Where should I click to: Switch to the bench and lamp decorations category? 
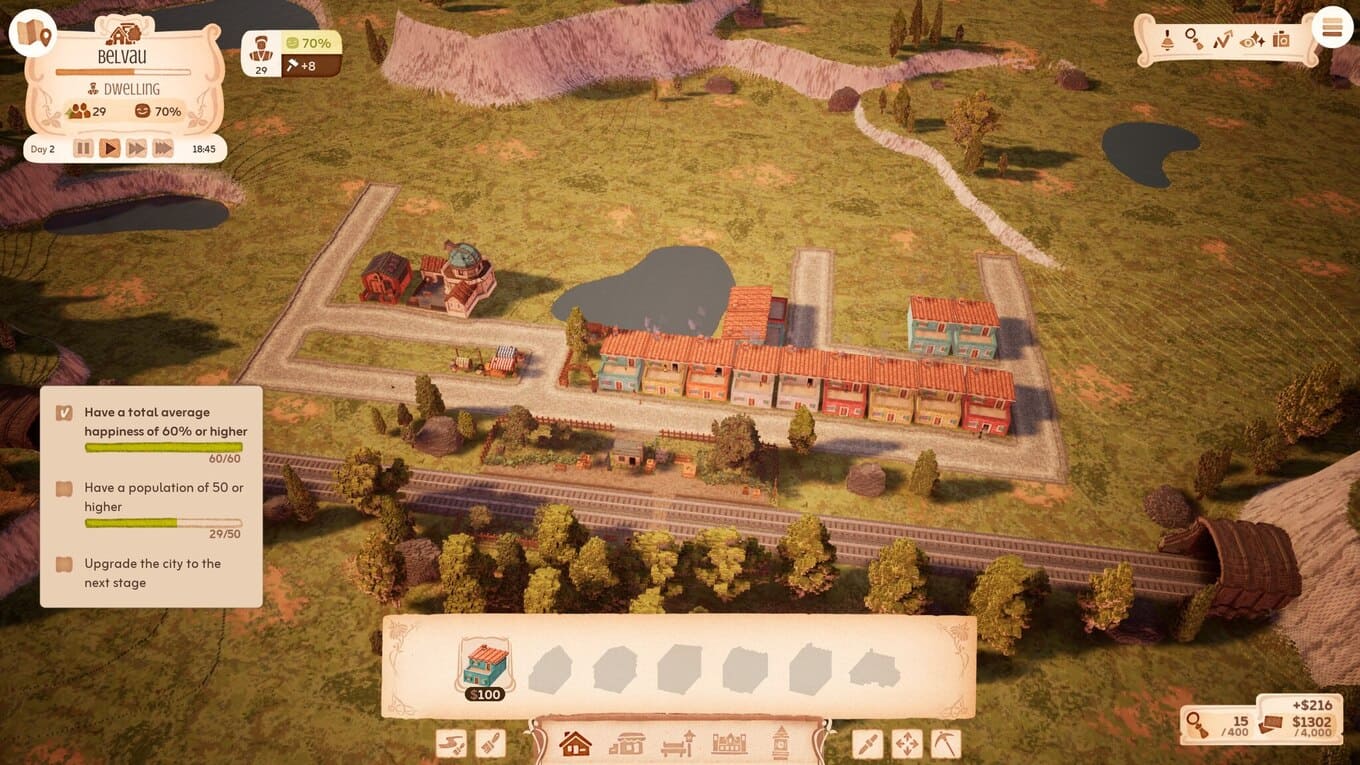(x=678, y=744)
